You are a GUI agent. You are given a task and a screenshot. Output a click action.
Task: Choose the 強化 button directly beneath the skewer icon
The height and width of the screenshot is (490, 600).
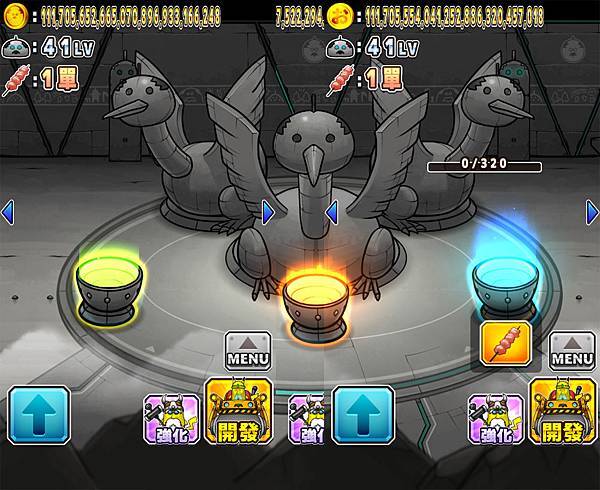pyautogui.click(x=497, y=417)
